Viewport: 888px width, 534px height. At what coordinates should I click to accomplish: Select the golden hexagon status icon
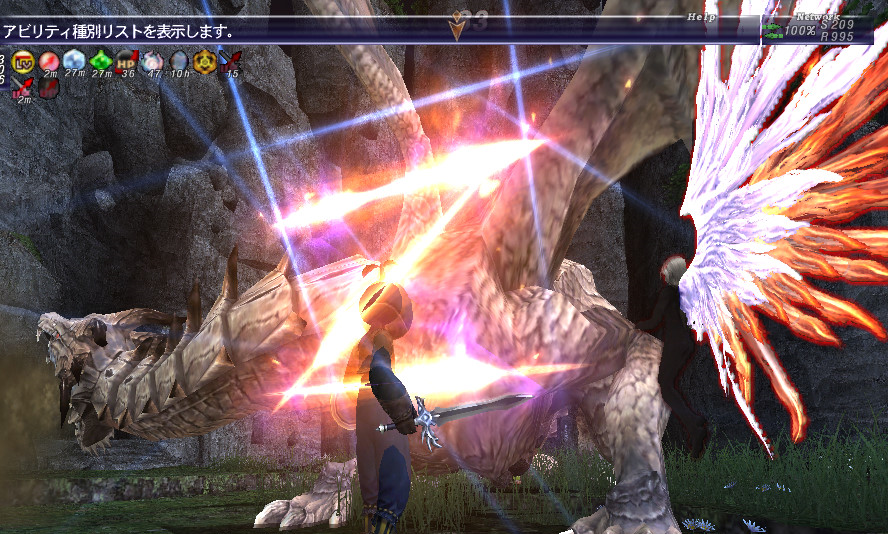[x=205, y=61]
